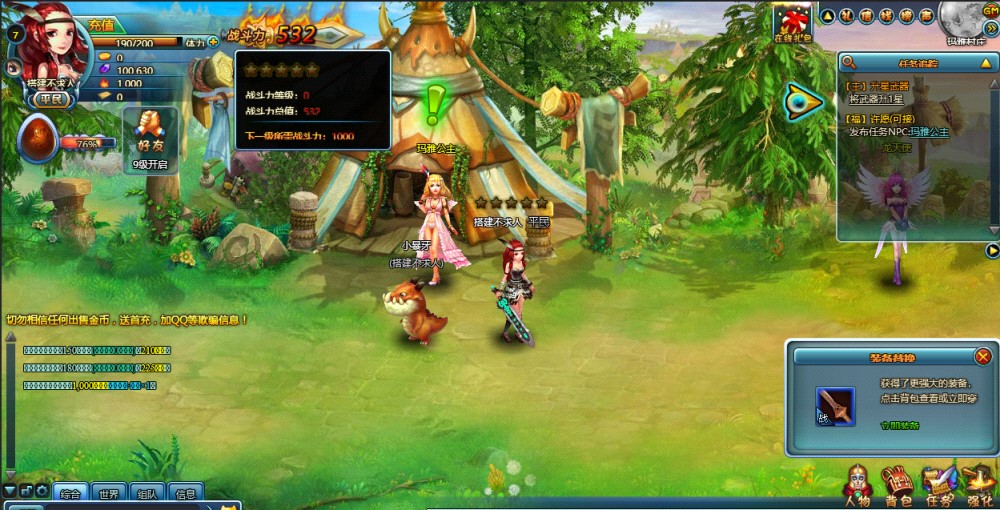Add stamina with the plus button

pyautogui.click(x=213, y=43)
